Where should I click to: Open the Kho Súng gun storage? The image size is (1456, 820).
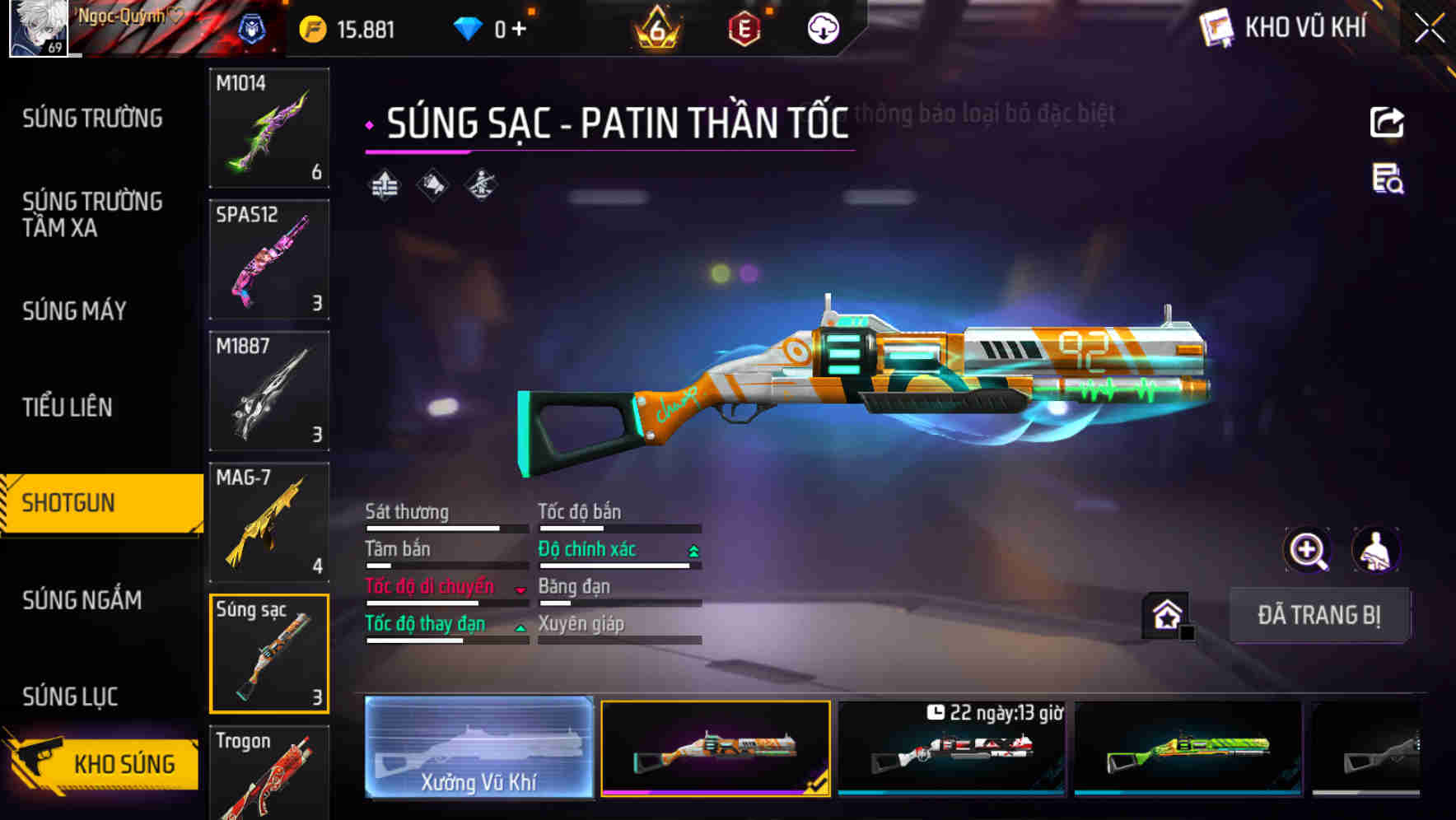click(103, 762)
